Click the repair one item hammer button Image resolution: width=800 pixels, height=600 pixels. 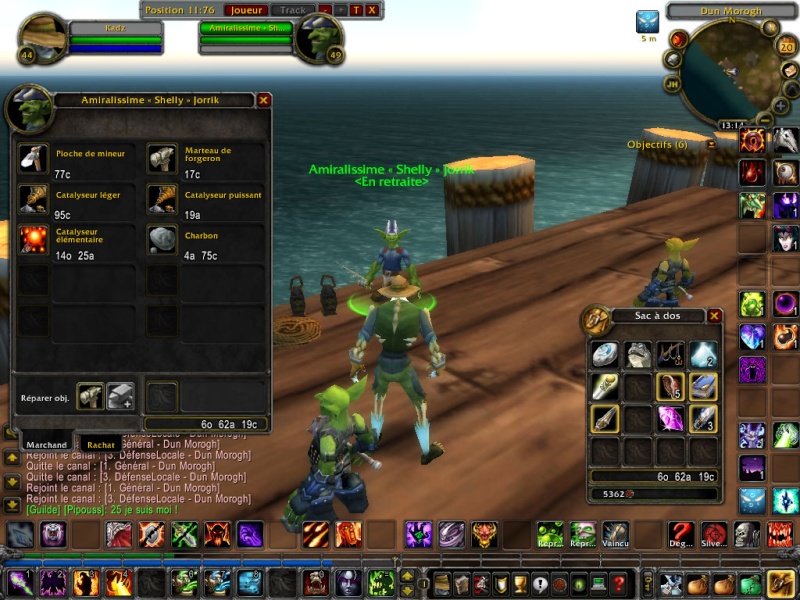90,396
